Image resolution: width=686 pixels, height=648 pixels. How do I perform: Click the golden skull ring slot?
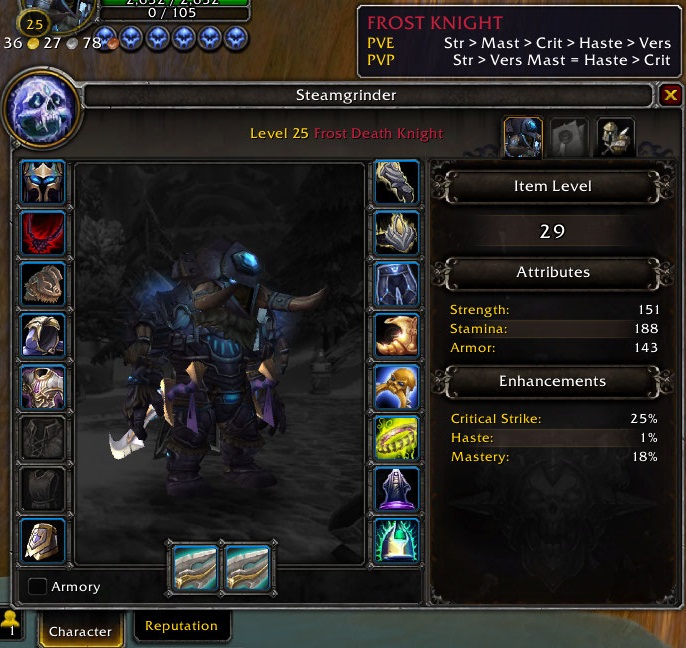tap(397, 387)
